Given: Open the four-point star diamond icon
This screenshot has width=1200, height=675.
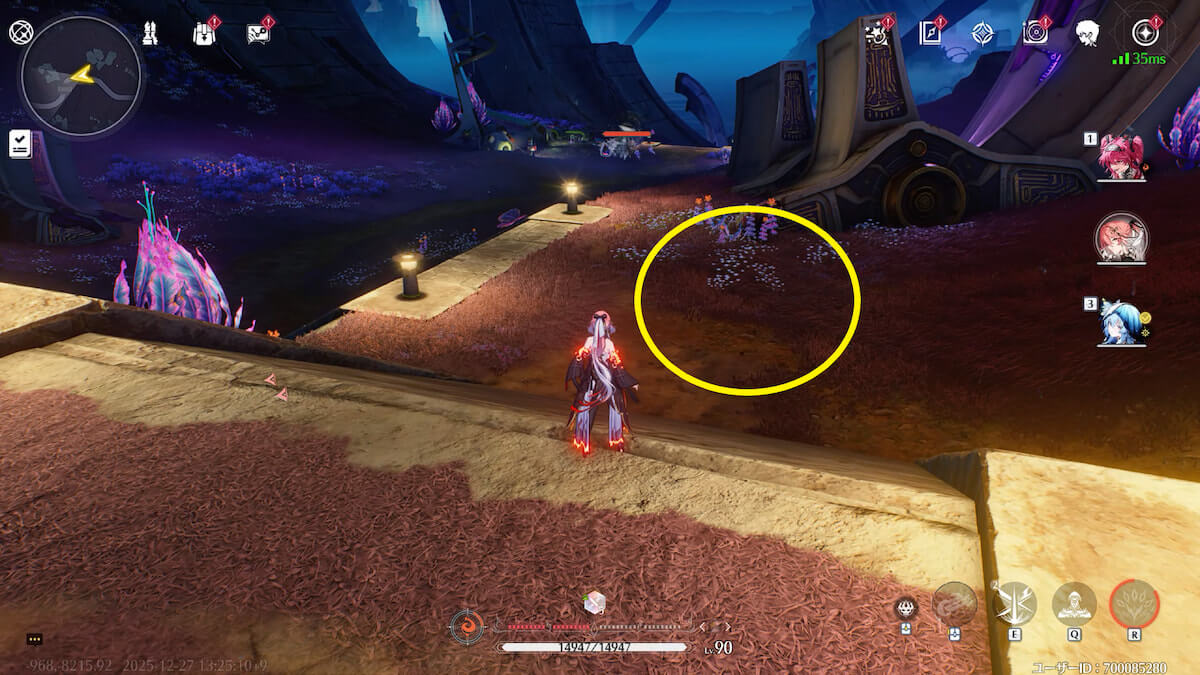Looking at the screenshot, I should [x=983, y=33].
